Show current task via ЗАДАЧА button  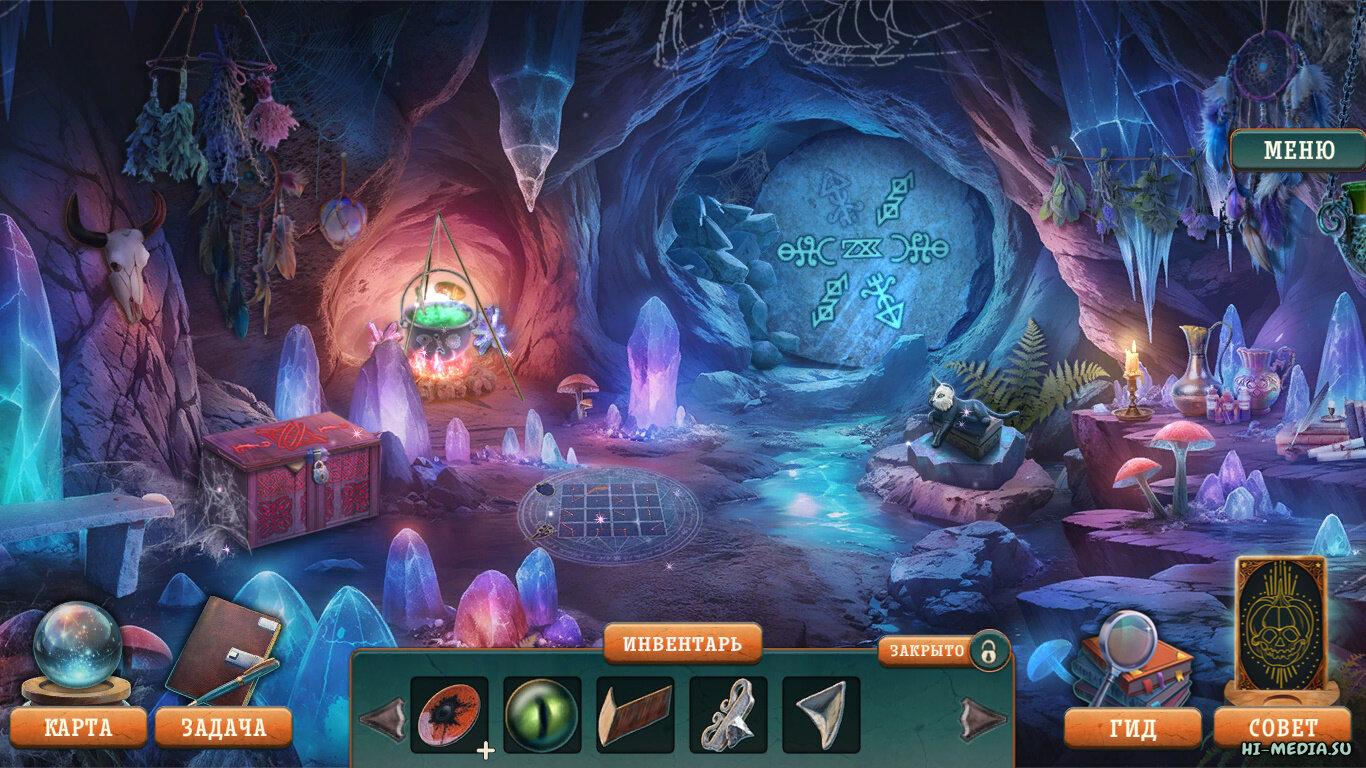[223, 727]
